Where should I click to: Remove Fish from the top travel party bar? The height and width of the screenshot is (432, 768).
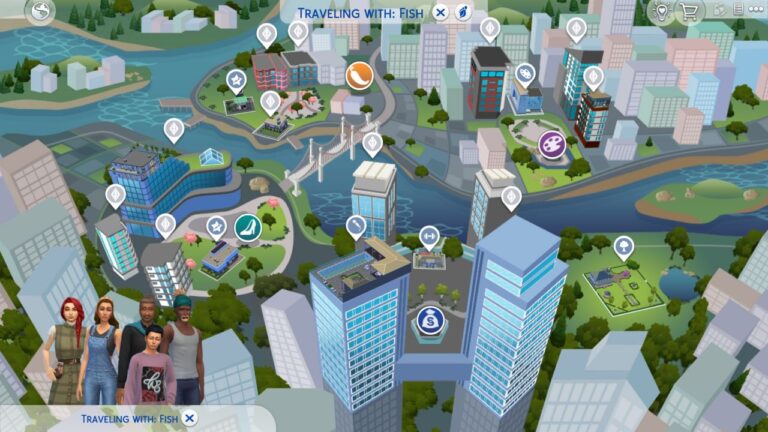click(x=441, y=13)
